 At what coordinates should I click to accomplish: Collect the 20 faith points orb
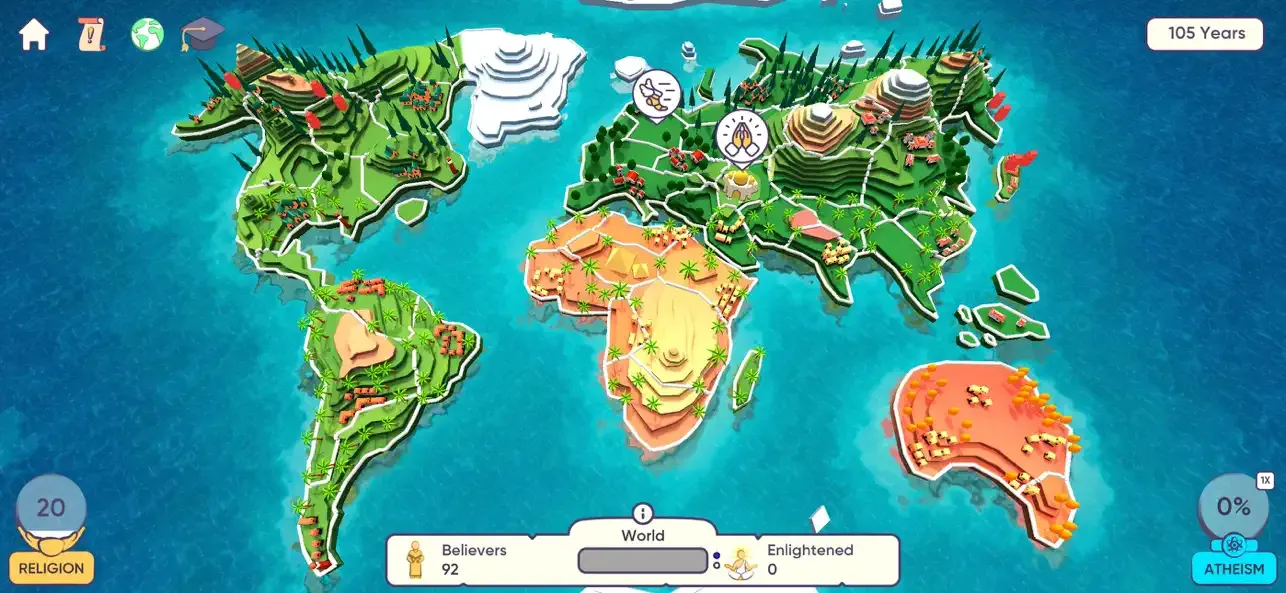coord(51,508)
